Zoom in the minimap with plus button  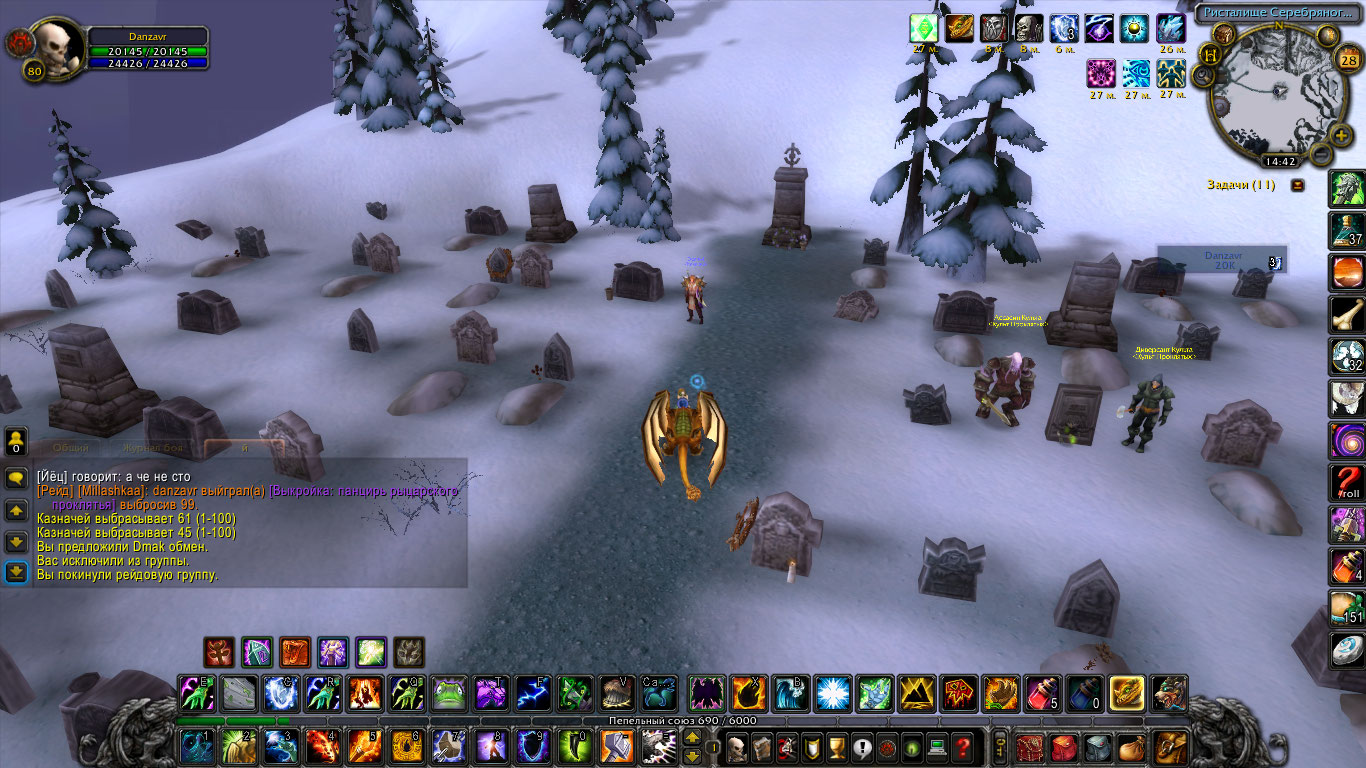(x=1342, y=133)
